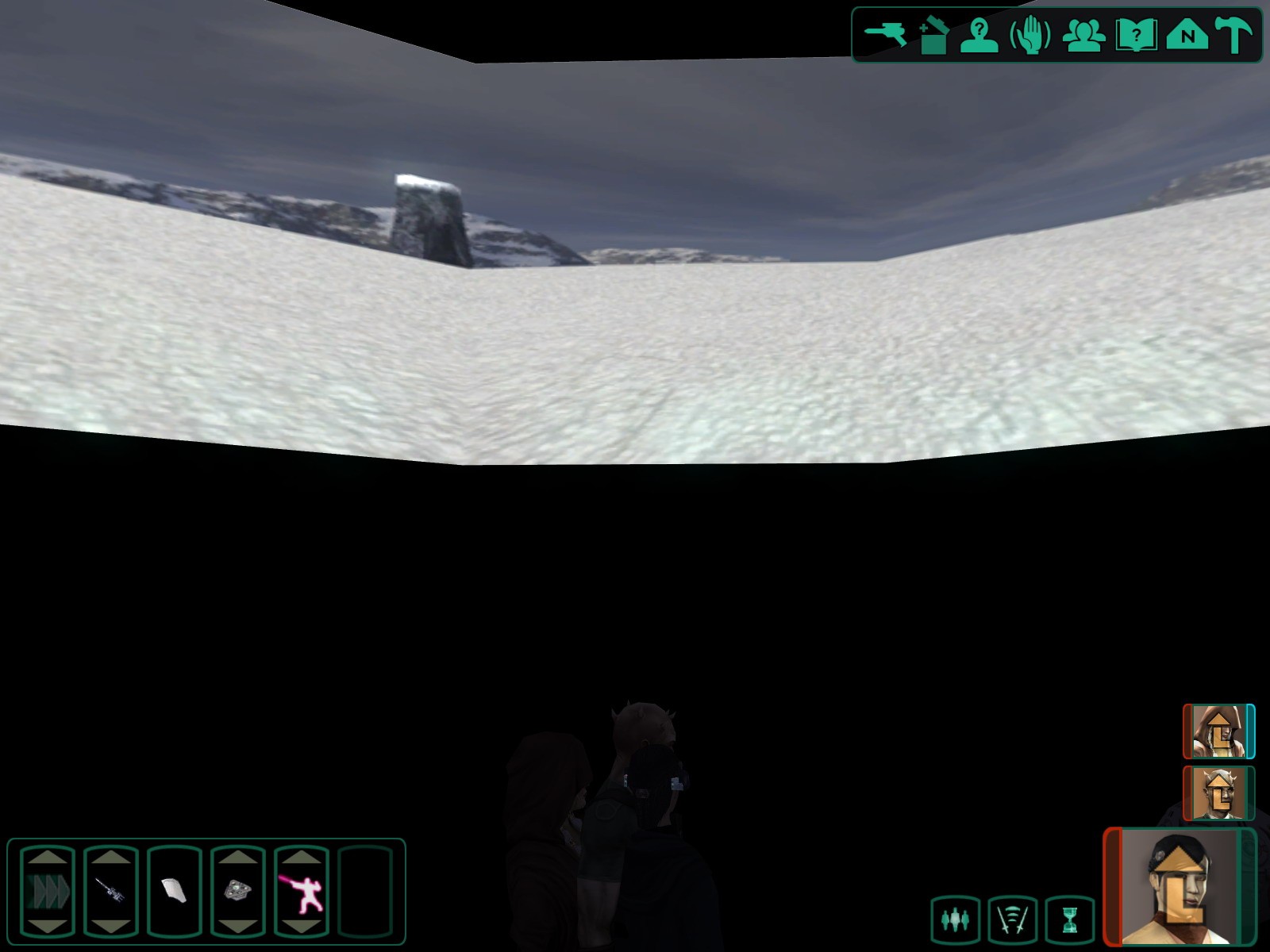Image resolution: width=1270 pixels, height=952 pixels.
Task: Click the three-figure party mode button
Action: (956, 920)
